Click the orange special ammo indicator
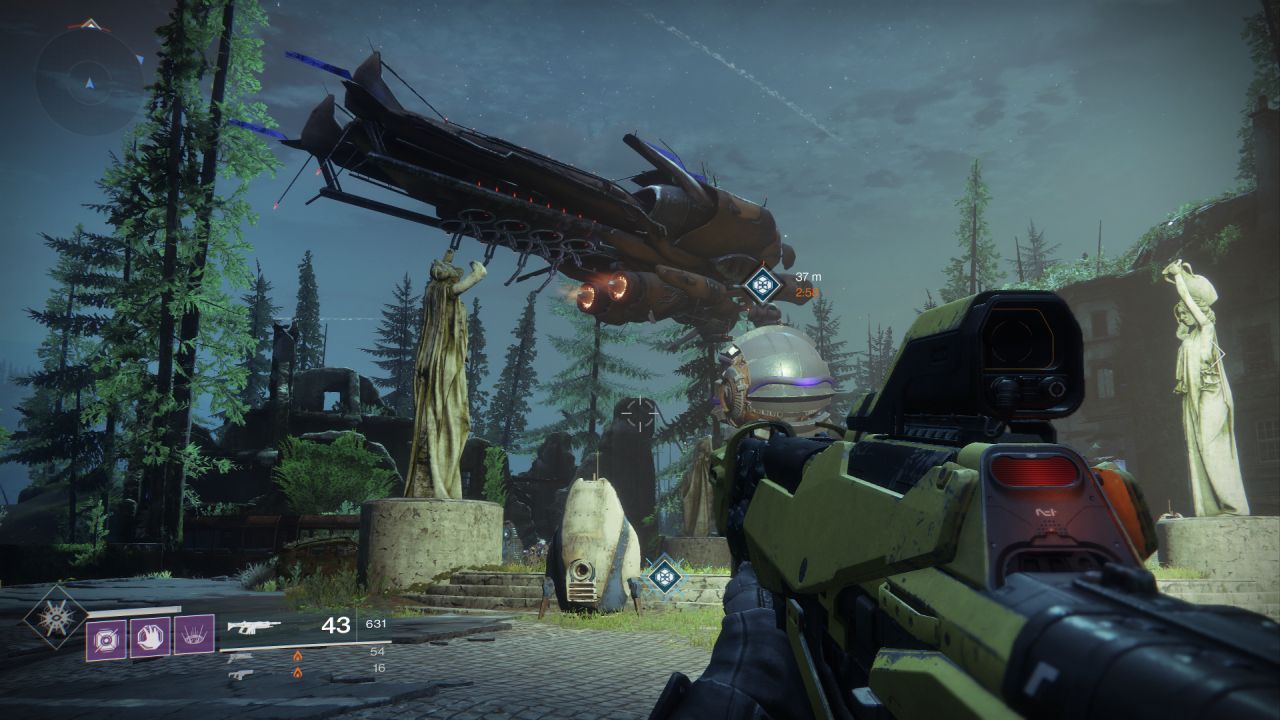 pos(297,653)
